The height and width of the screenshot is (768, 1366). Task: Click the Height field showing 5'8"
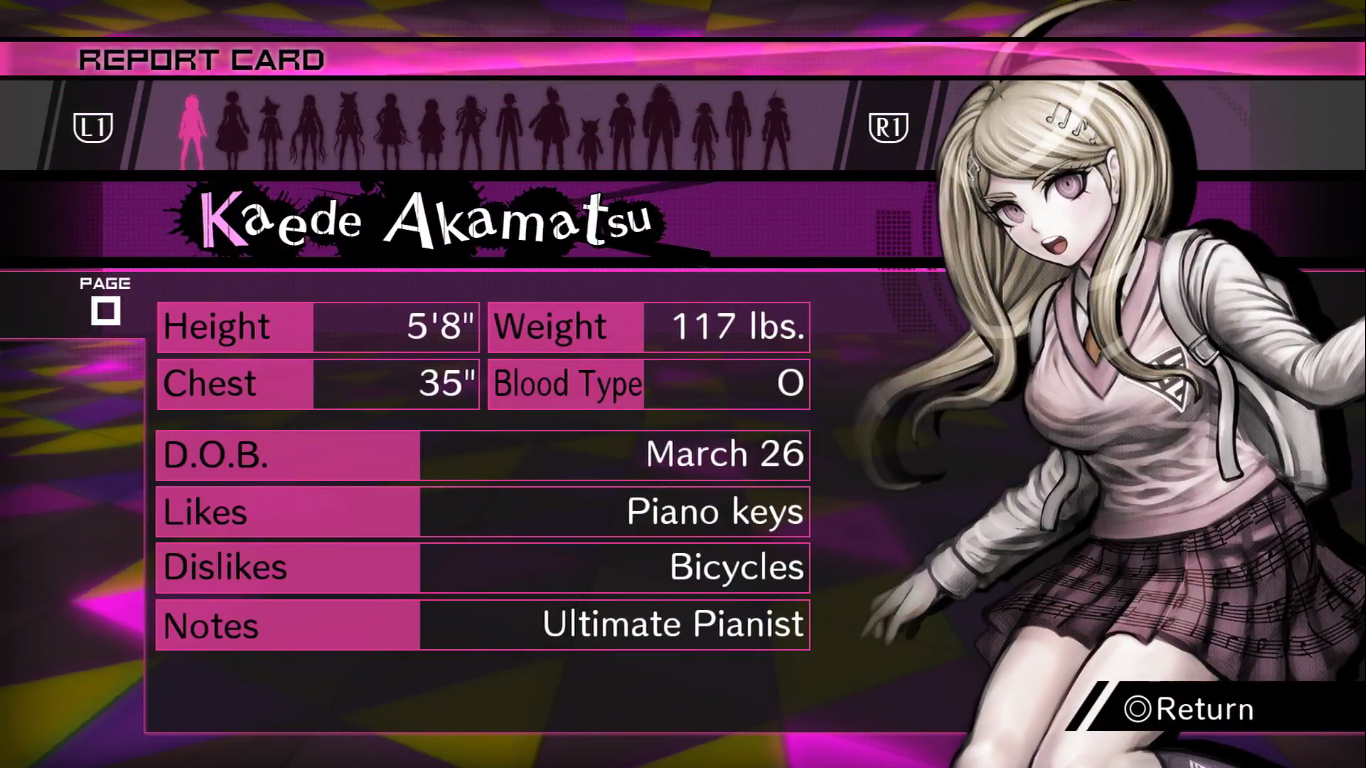(x=317, y=326)
